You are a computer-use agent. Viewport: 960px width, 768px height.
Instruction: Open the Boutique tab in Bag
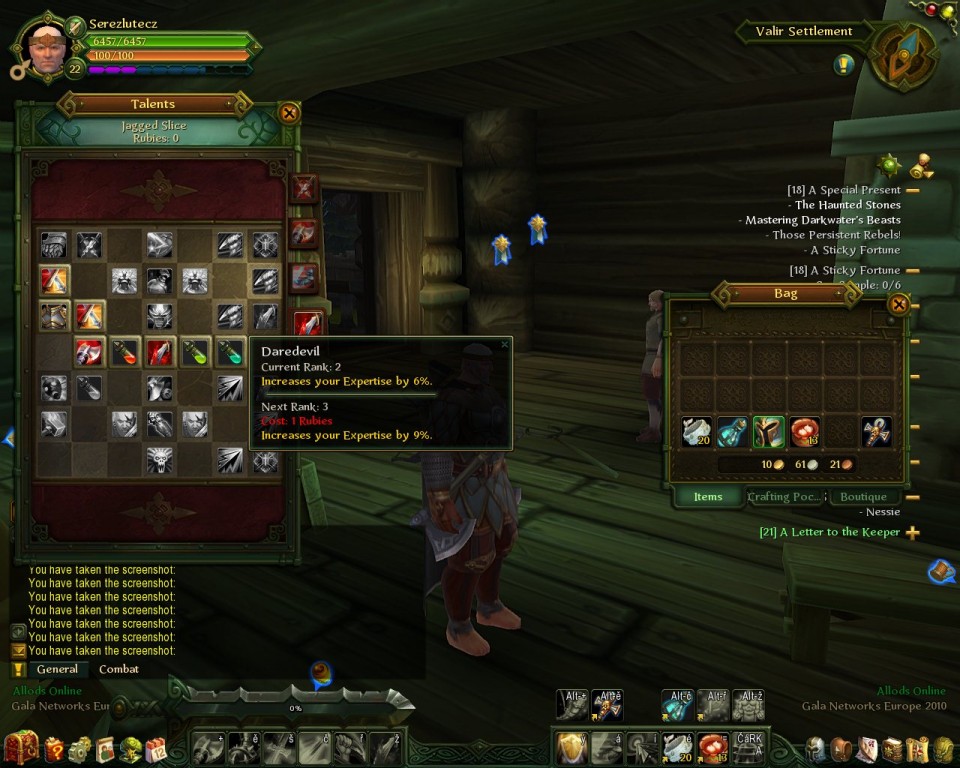(863, 497)
